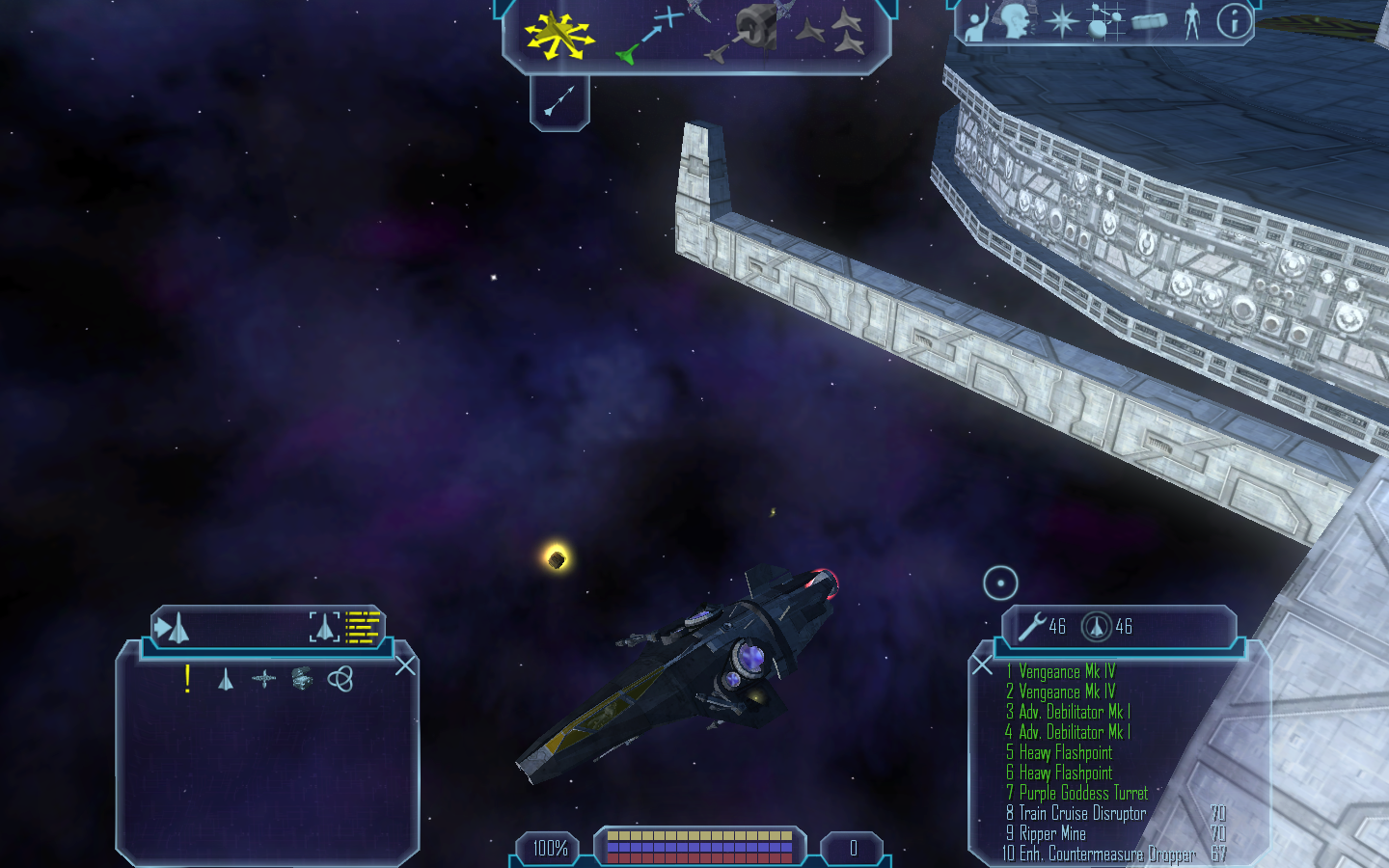This screenshot has width=1389, height=868.
Task: Close the contact list panel
Action: 405,665
